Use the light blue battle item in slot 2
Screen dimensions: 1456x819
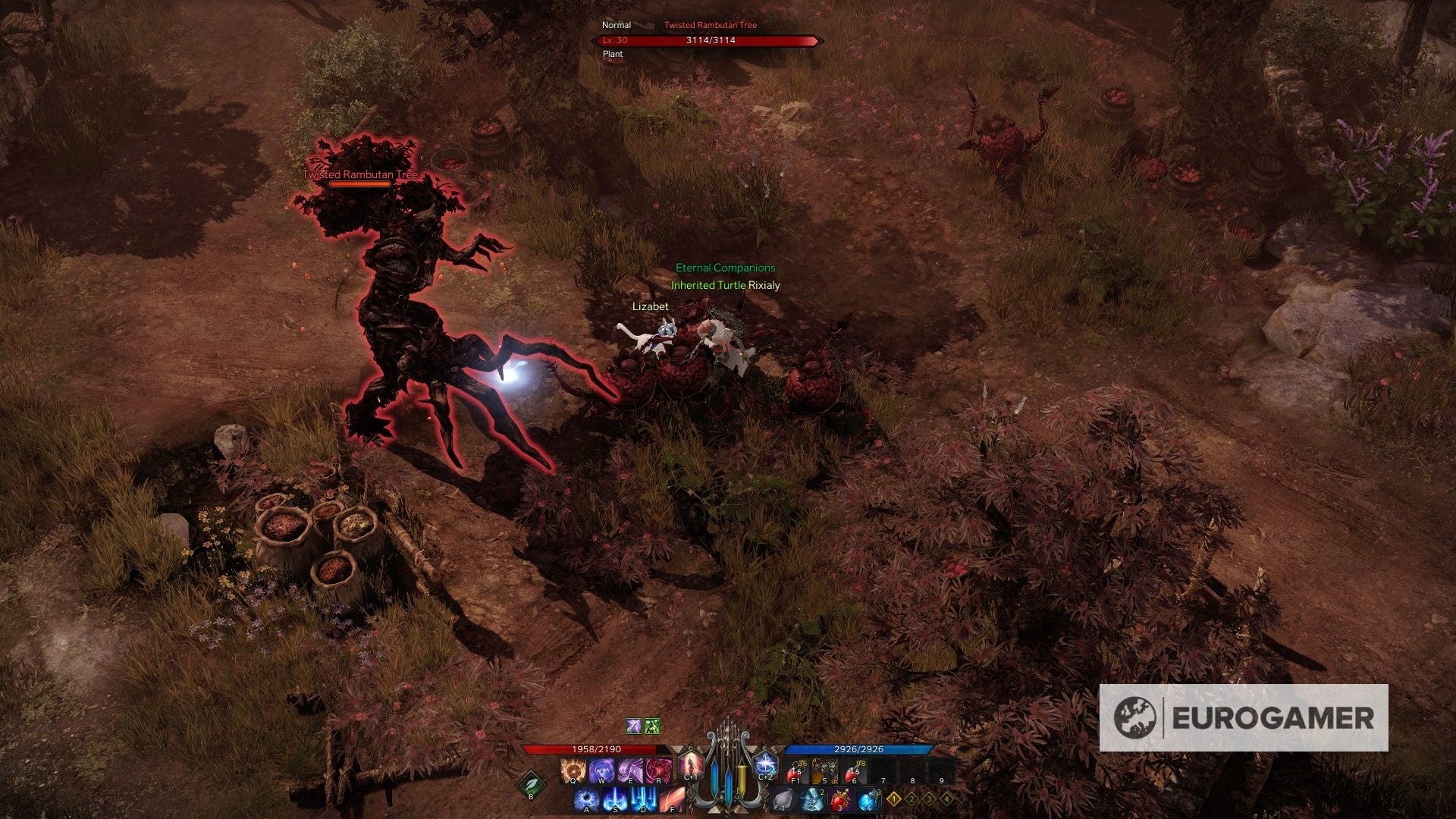[x=812, y=800]
